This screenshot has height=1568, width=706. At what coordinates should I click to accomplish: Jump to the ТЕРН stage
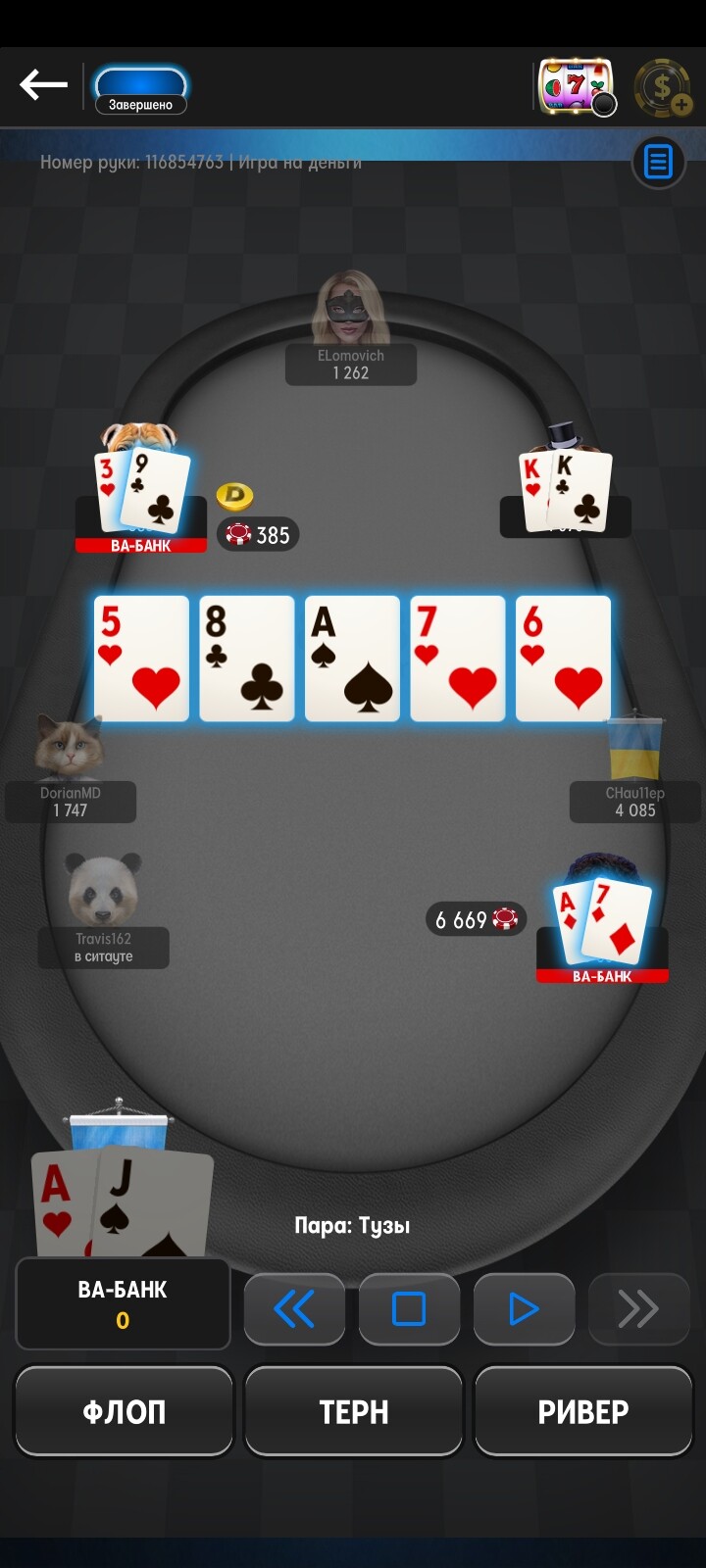(353, 1411)
